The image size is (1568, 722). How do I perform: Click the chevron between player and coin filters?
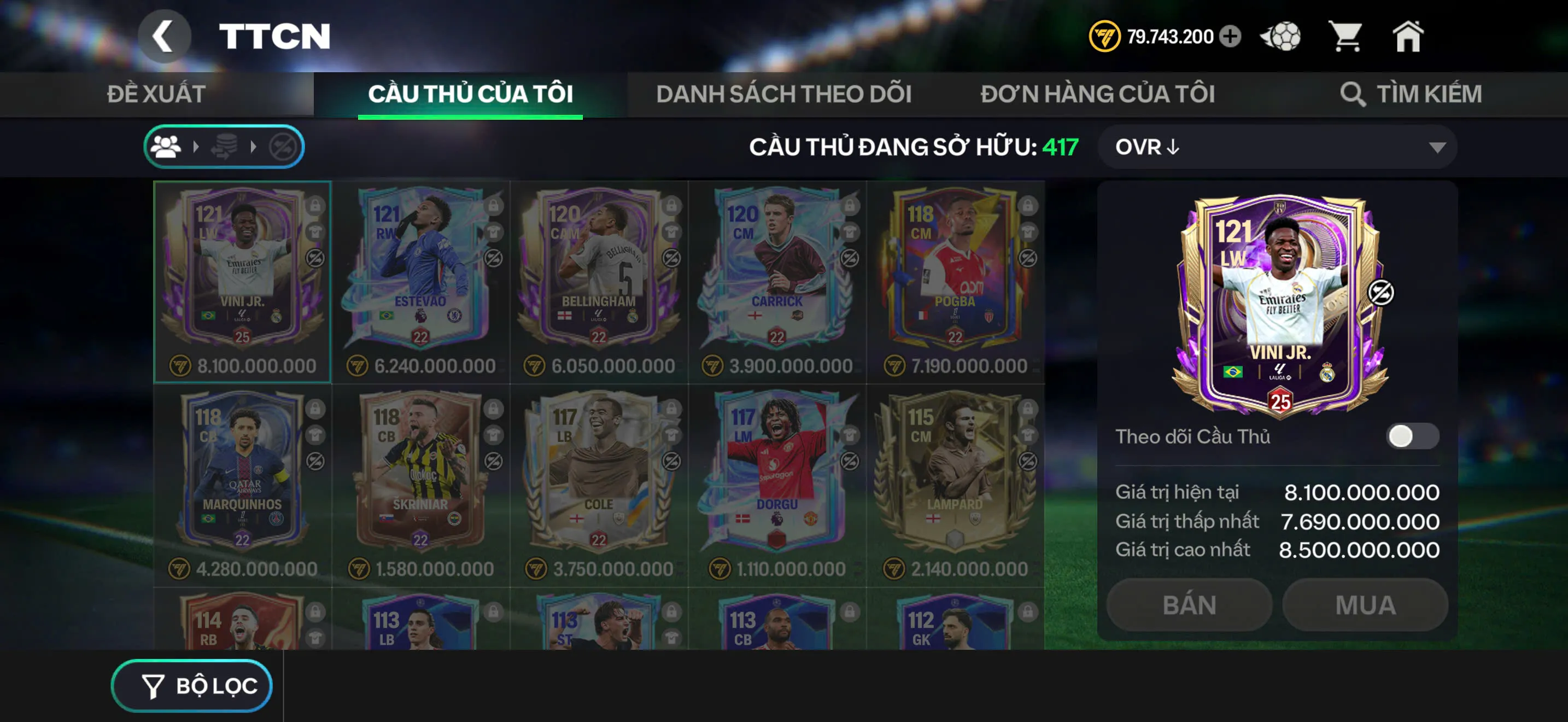[196, 146]
